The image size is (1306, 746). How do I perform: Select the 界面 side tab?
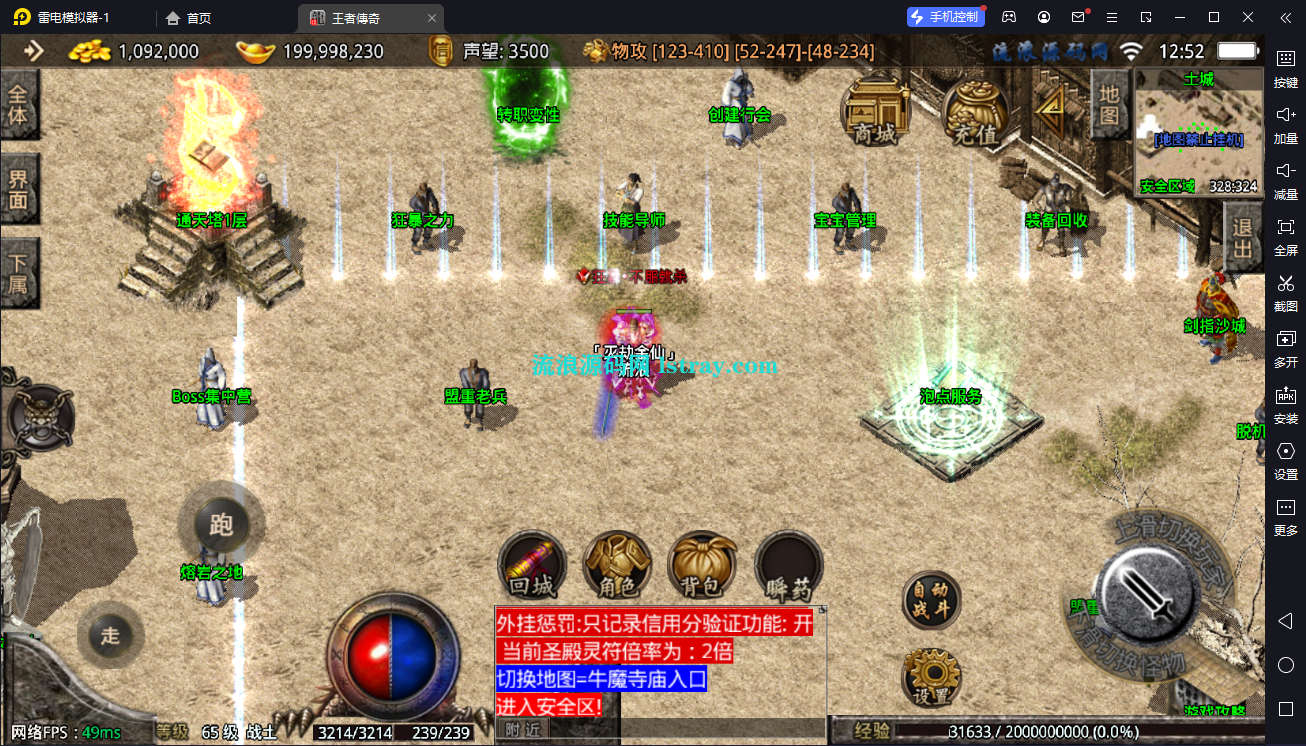[19, 190]
